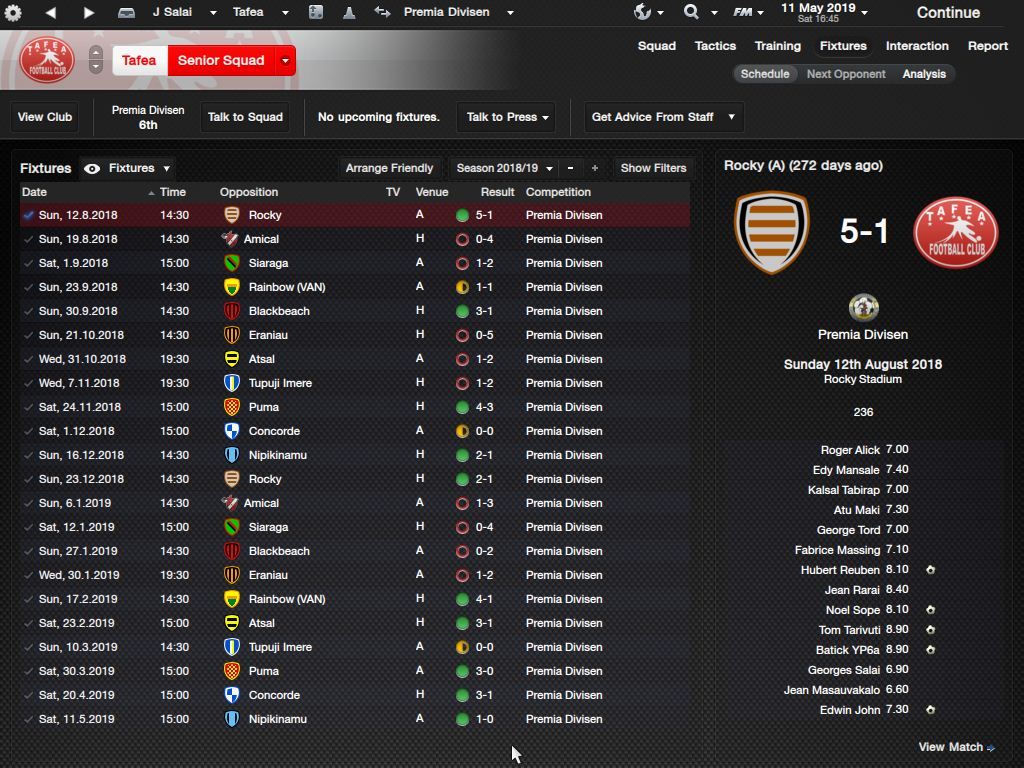Viewport: 1024px width, 768px height.
Task: Open the Talk to Press dropdown
Action: (x=507, y=117)
